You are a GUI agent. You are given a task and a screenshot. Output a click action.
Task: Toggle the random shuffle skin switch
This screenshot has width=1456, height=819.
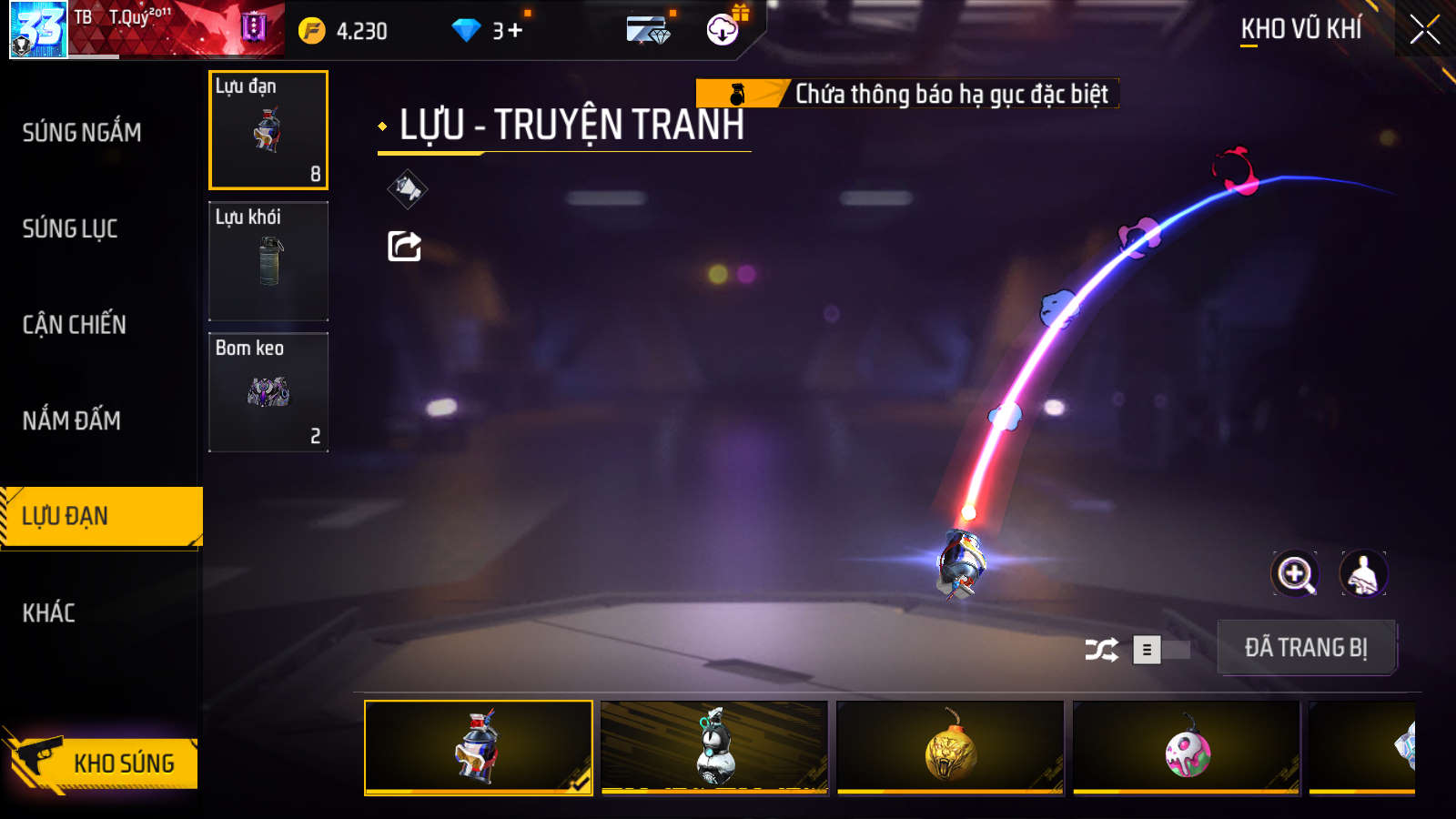point(1160,650)
